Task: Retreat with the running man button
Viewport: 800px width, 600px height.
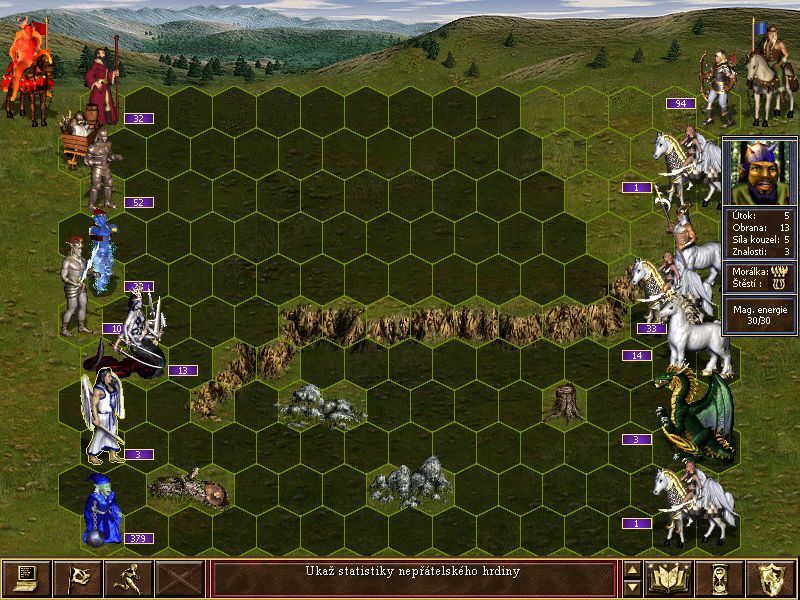Action: (129, 578)
